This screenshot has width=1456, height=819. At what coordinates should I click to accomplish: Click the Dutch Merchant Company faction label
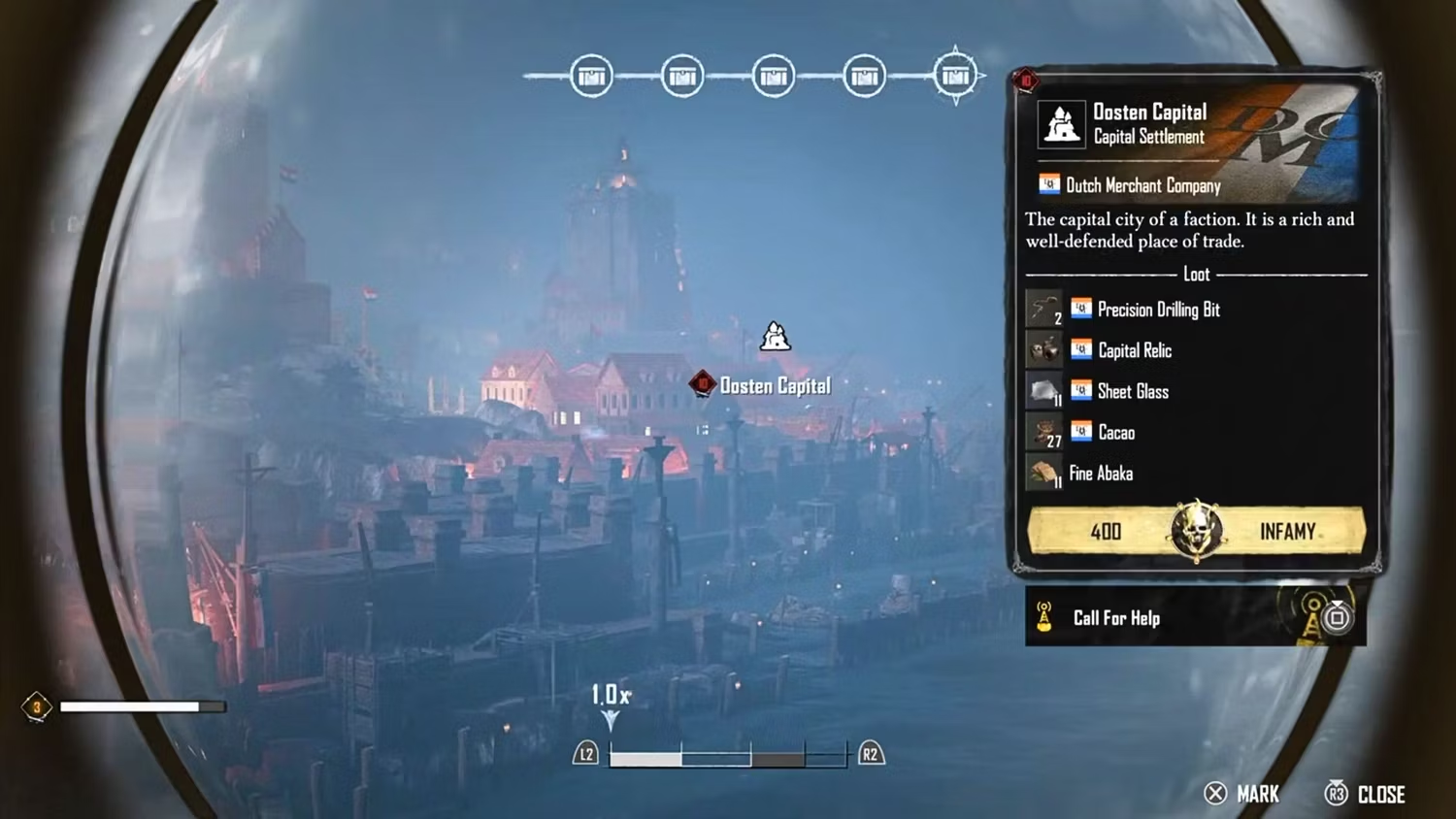coord(1142,185)
